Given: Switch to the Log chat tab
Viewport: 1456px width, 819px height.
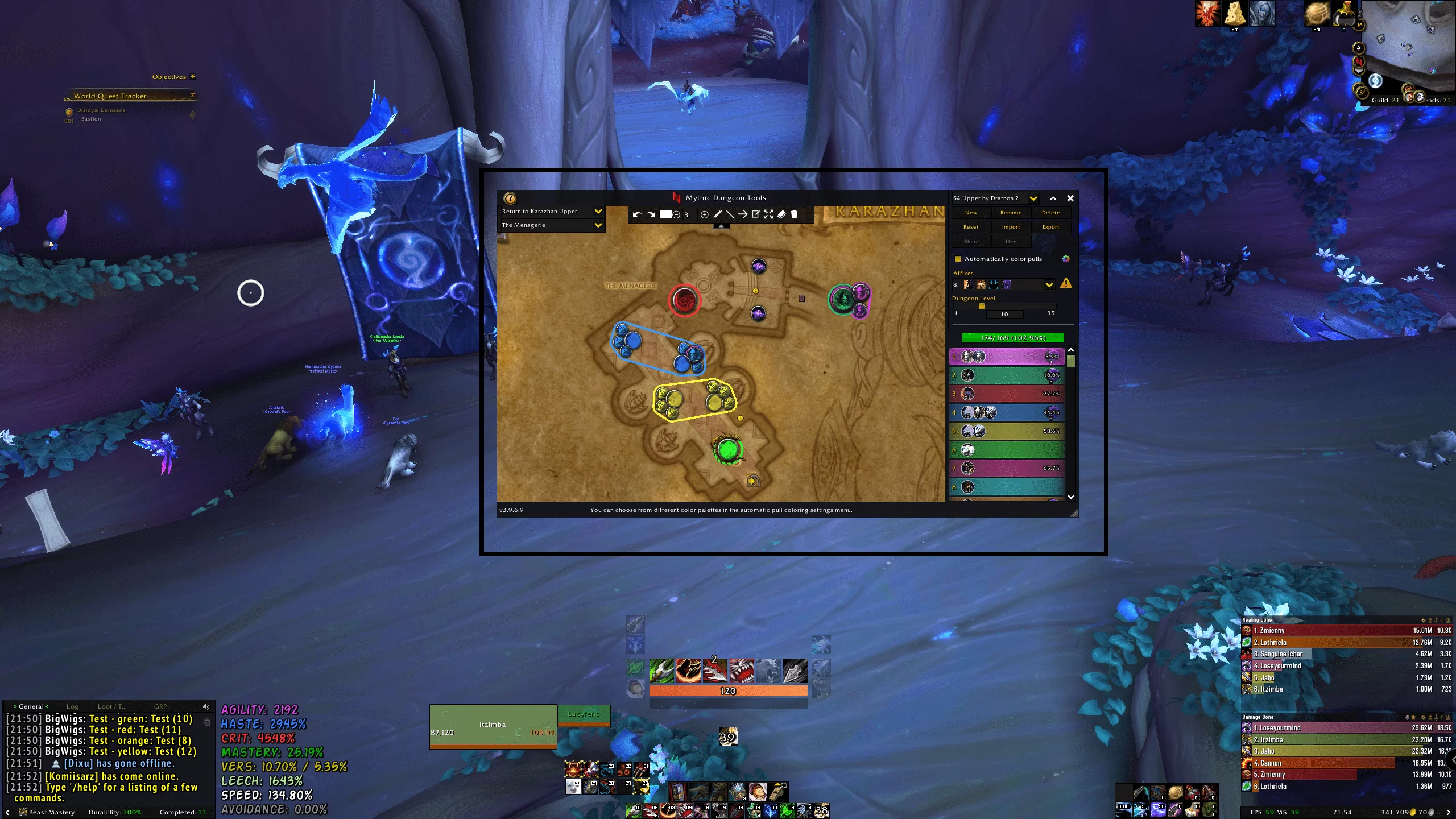Looking at the screenshot, I should tap(72, 706).
